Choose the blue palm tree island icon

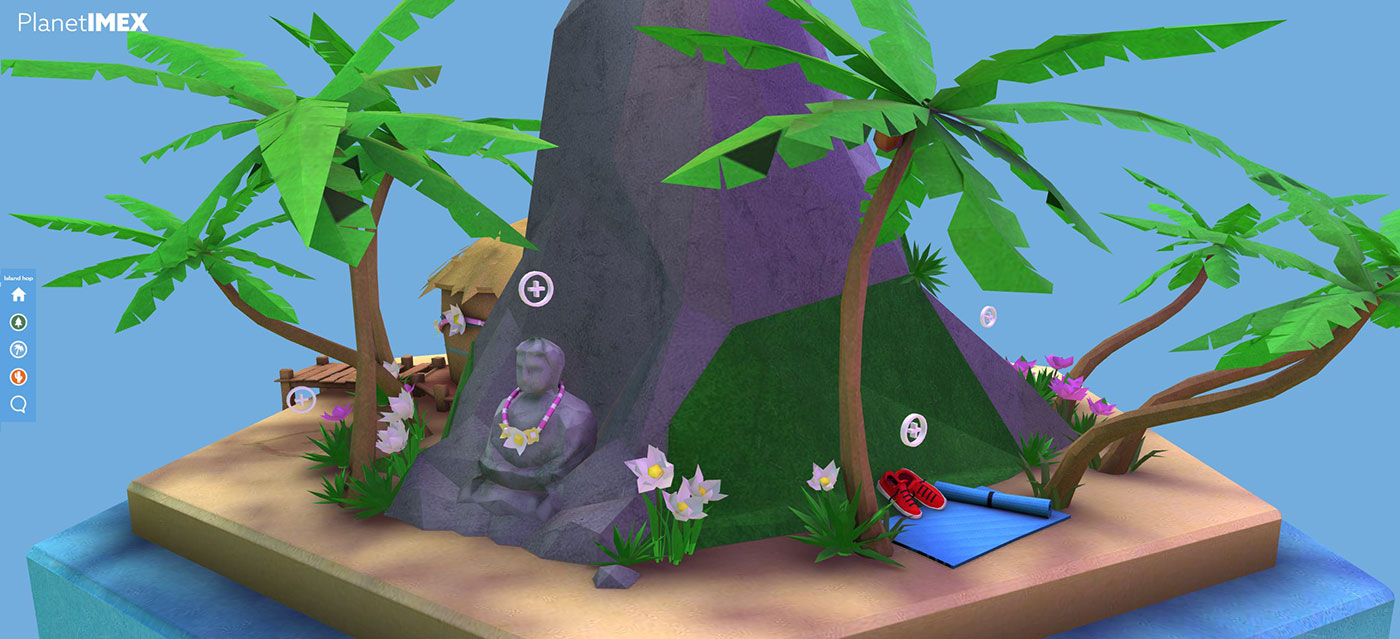(x=18, y=349)
